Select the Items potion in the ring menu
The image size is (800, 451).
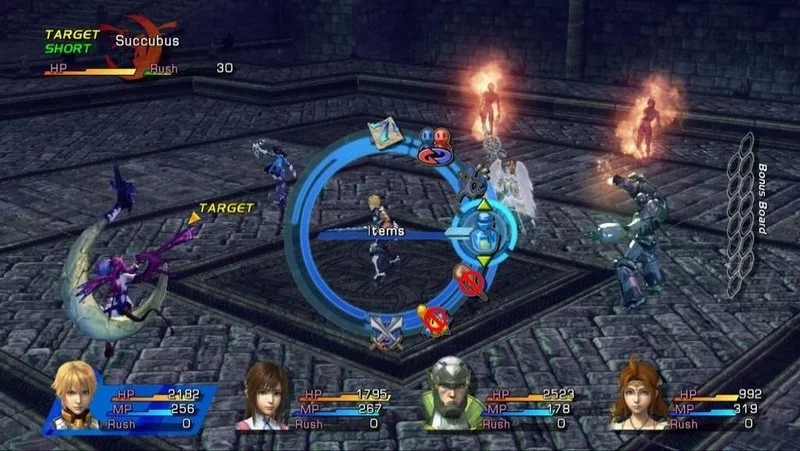(x=484, y=232)
